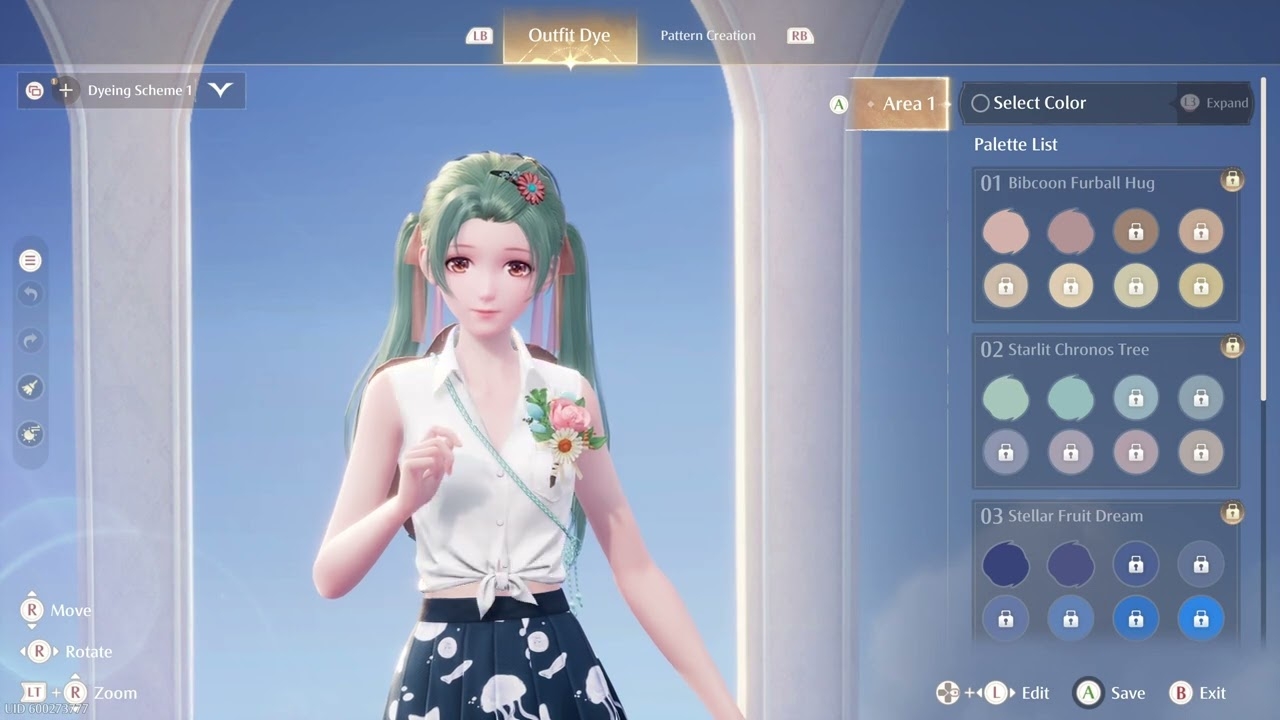This screenshot has height=720, width=1280.
Task: Toggle the Select Color radio button
Action: (x=979, y=103)
